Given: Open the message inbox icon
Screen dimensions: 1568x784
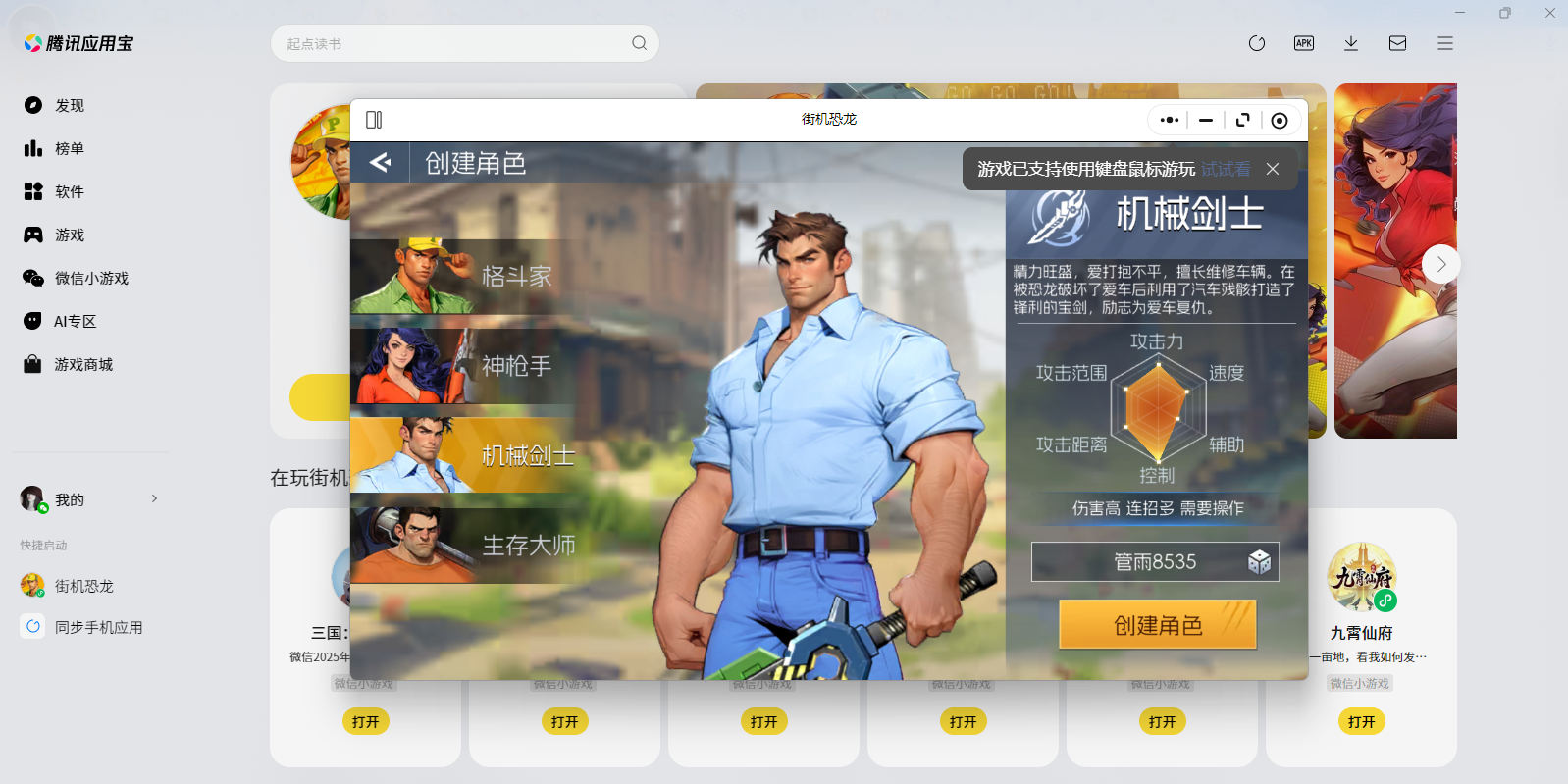Looking at the screenshot, I should (1398, 43).
